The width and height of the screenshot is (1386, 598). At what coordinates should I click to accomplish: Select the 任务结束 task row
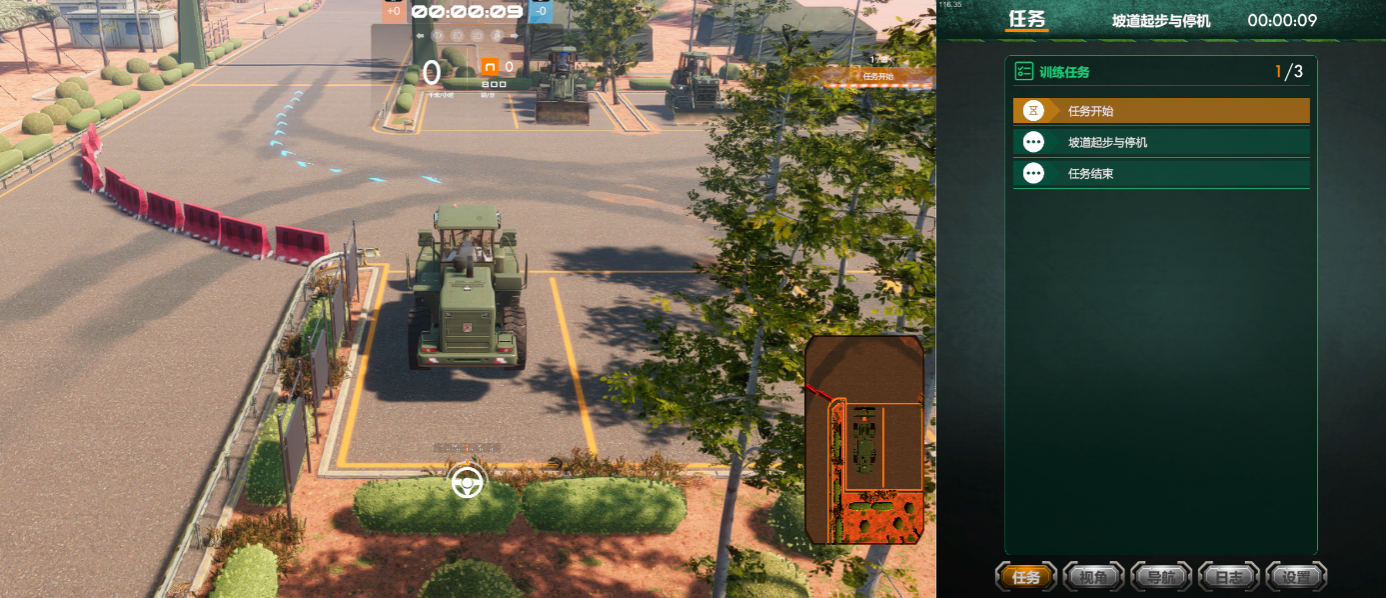[1160, 174]
